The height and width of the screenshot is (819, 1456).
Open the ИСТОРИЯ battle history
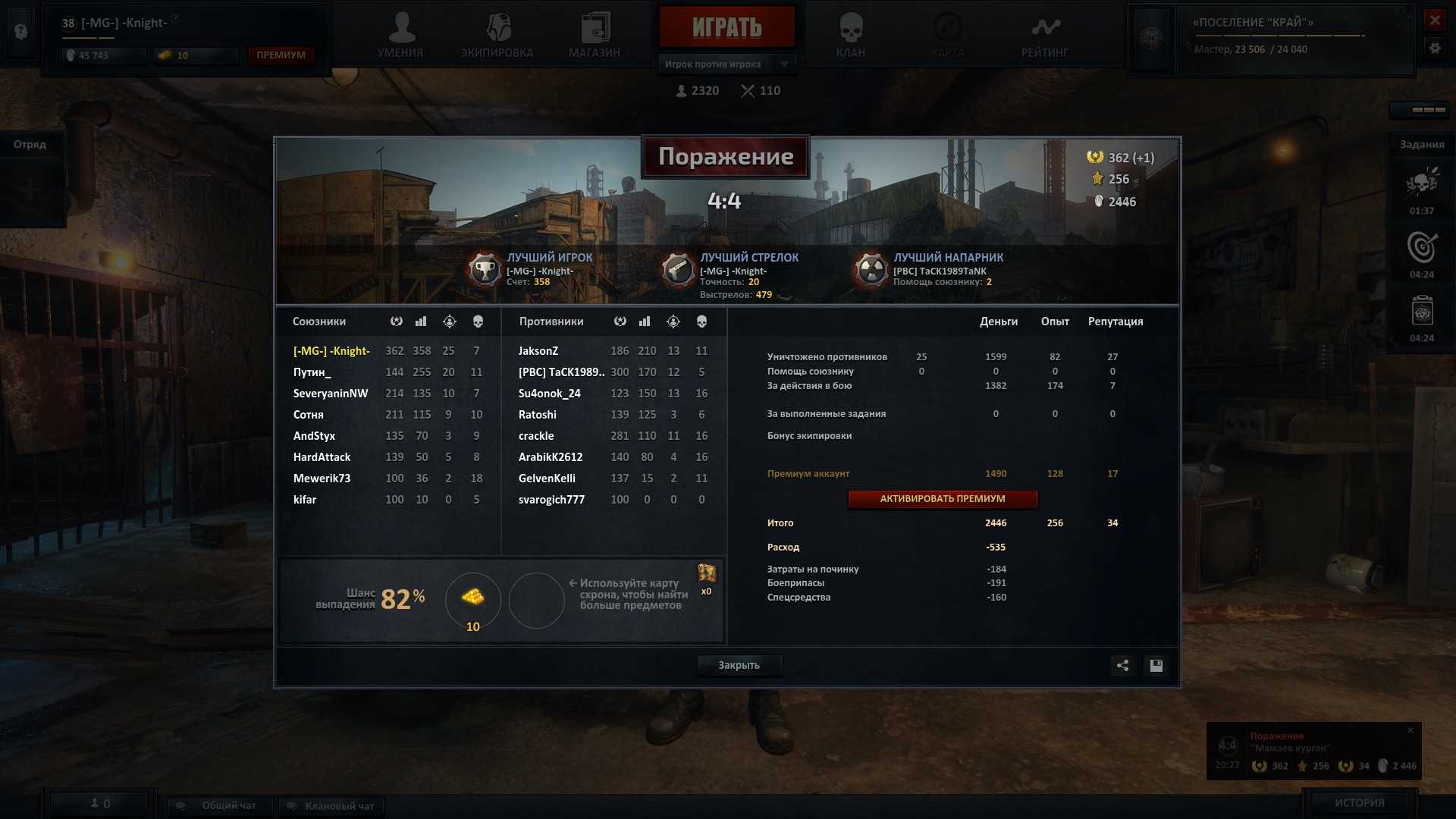[1359, 802]
